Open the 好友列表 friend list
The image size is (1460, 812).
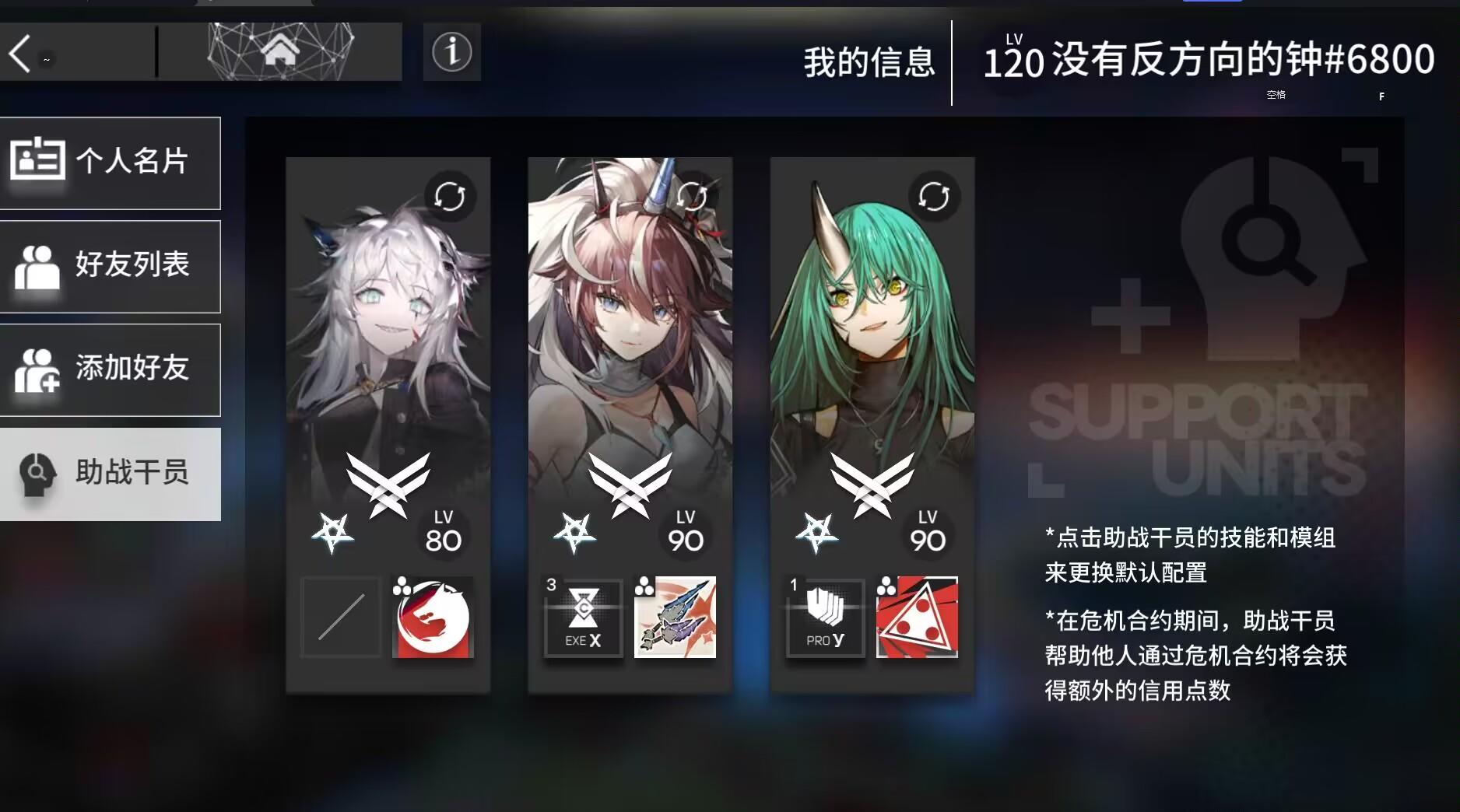pos(111,266)
